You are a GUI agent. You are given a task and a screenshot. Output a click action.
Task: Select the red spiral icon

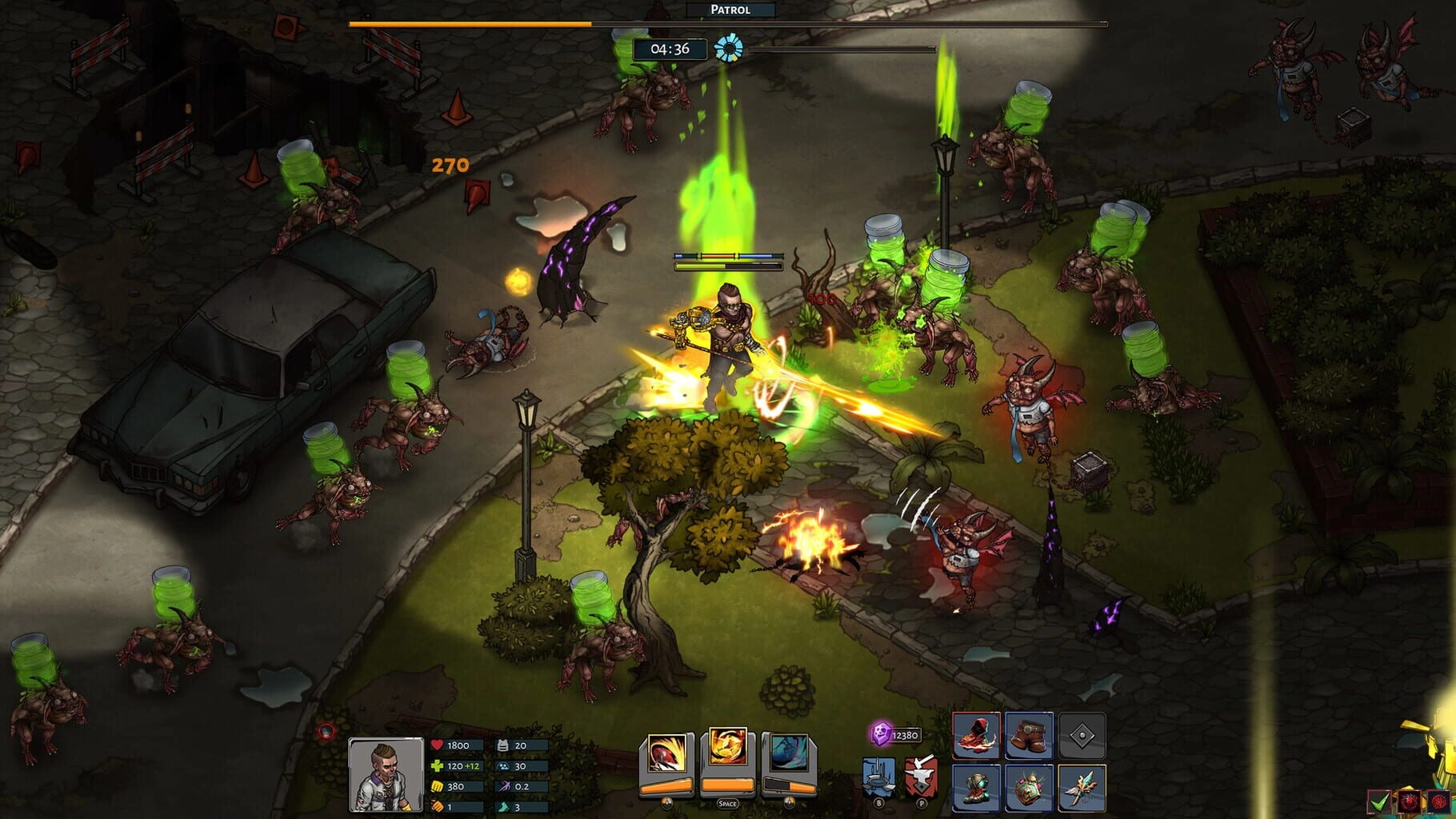pyautogui.click(x=1439, y=801)
